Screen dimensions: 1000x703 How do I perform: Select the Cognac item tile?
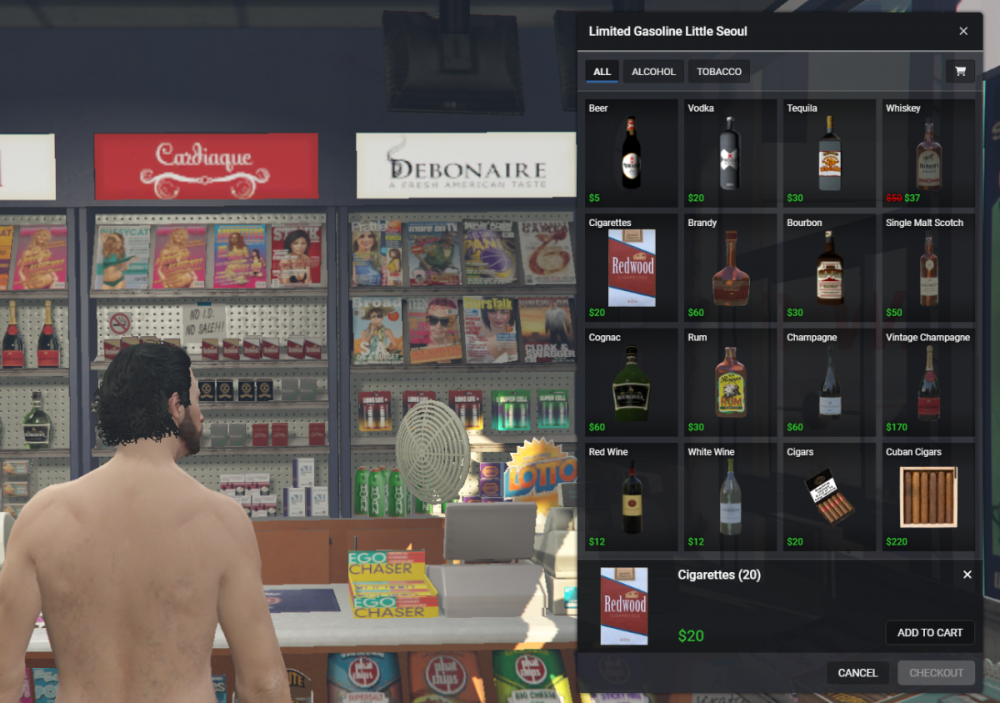click(x=631, y=382)
